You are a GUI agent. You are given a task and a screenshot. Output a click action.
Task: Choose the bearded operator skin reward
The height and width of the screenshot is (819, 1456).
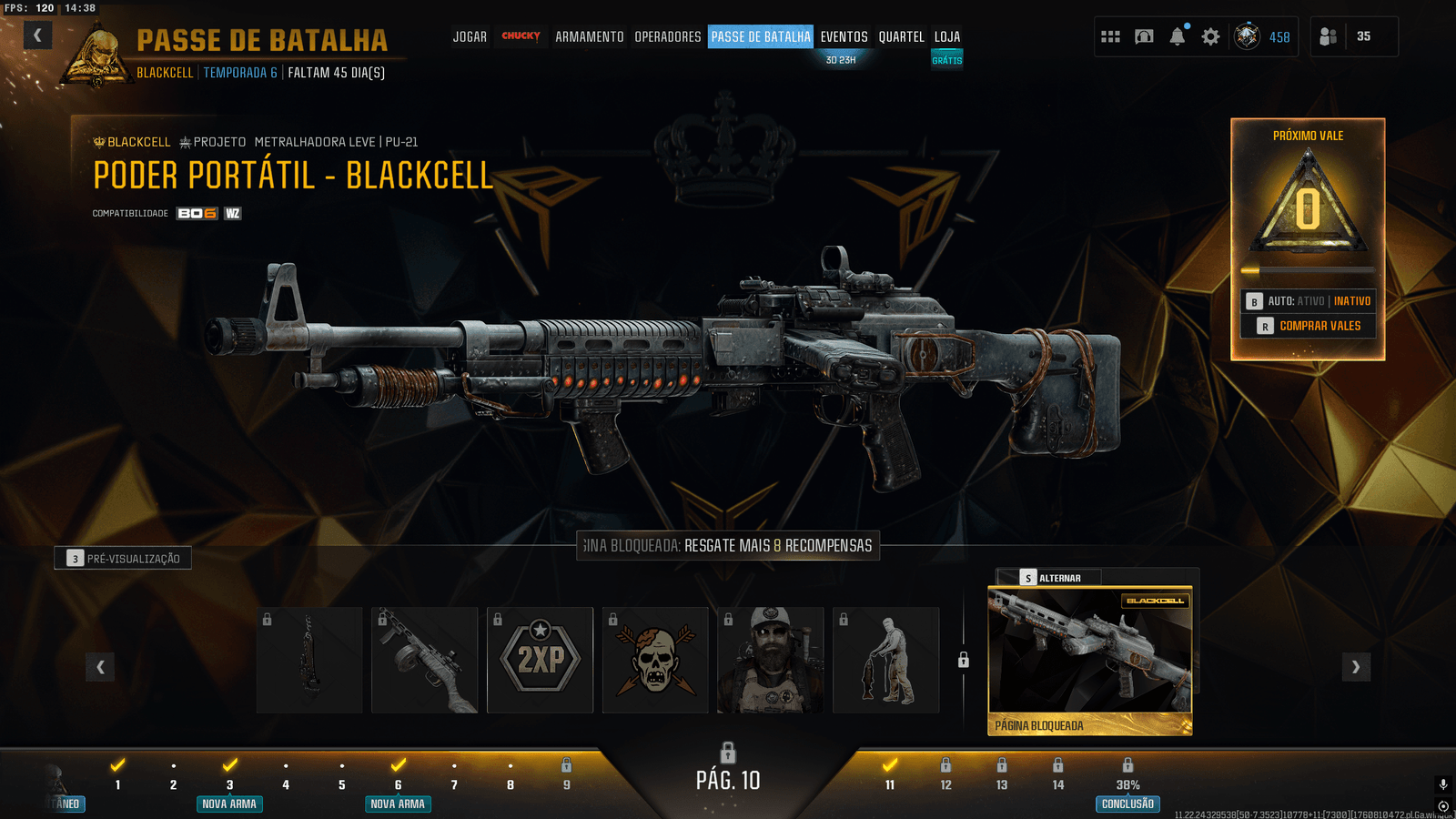[770, 660]
